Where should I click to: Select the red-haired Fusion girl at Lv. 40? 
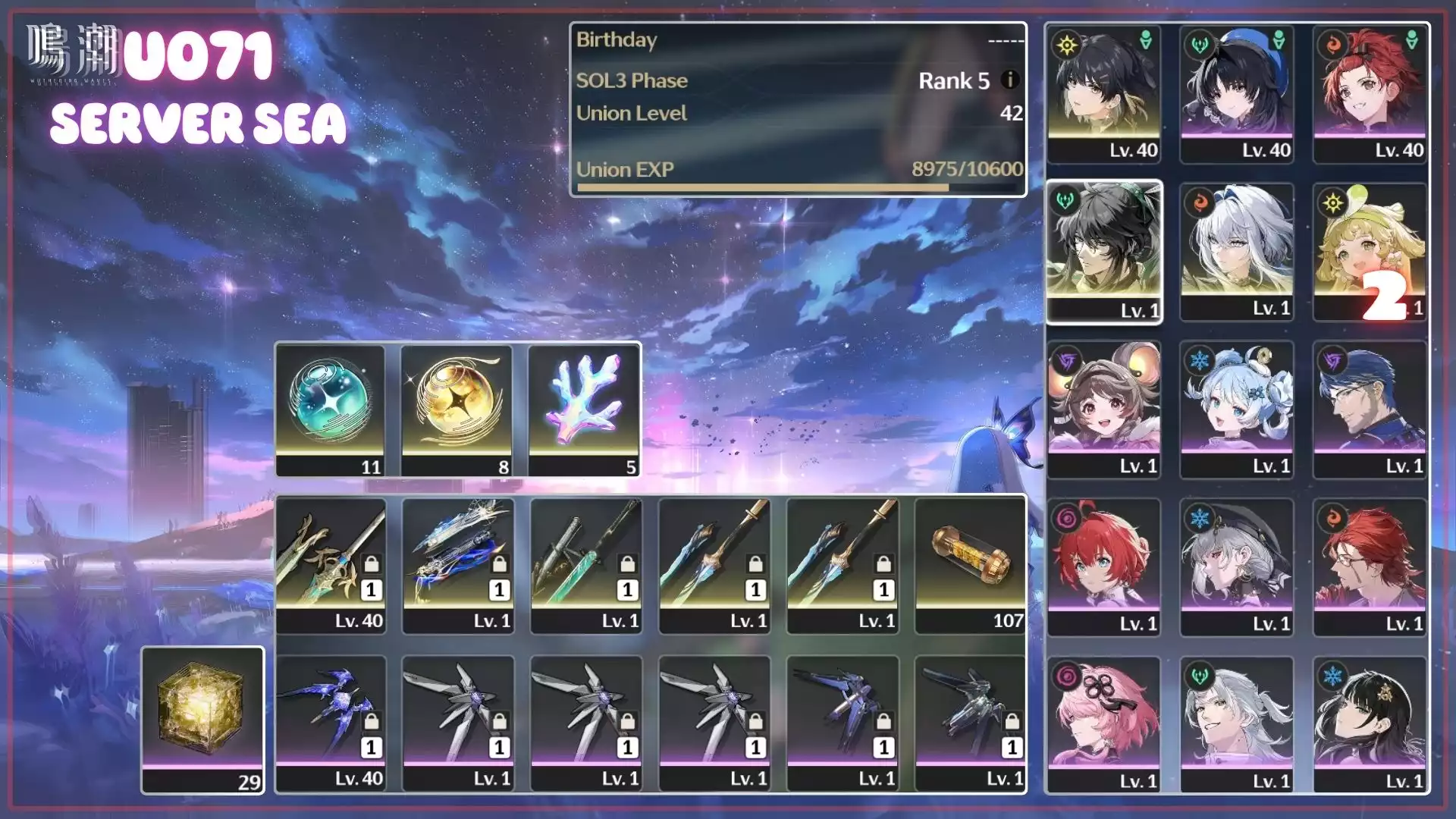[1370, 94]
